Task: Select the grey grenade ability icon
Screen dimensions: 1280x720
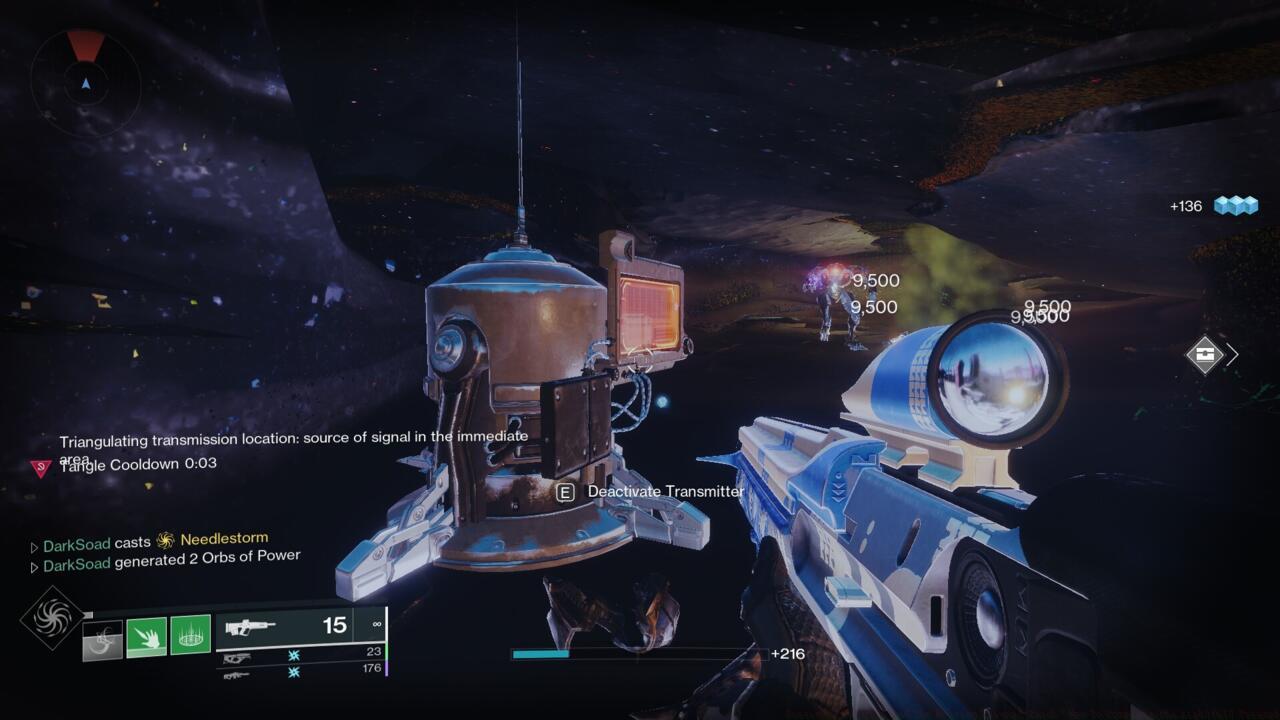Action: point(102,639)
